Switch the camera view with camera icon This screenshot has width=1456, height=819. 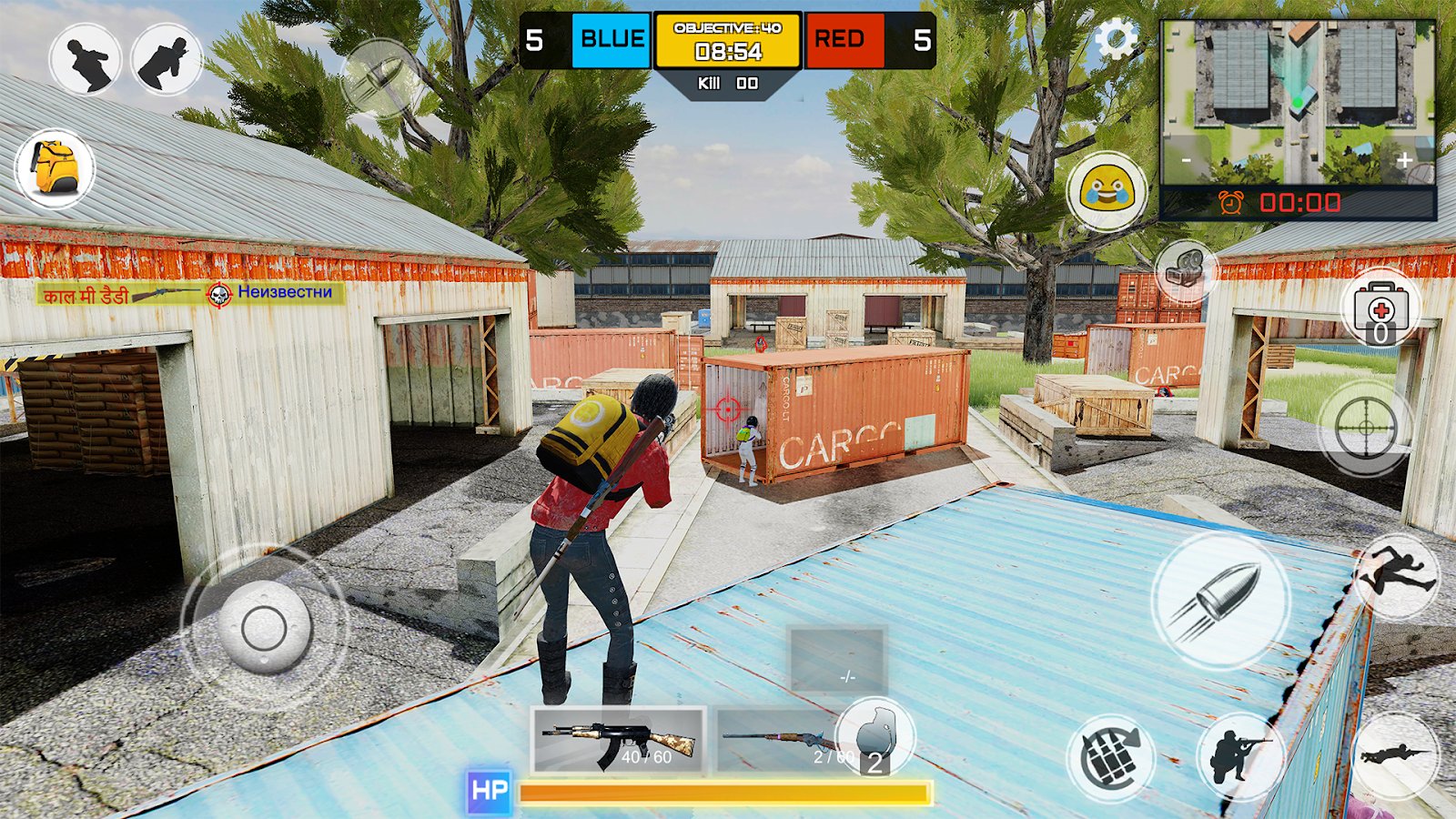pos(1185,269)
